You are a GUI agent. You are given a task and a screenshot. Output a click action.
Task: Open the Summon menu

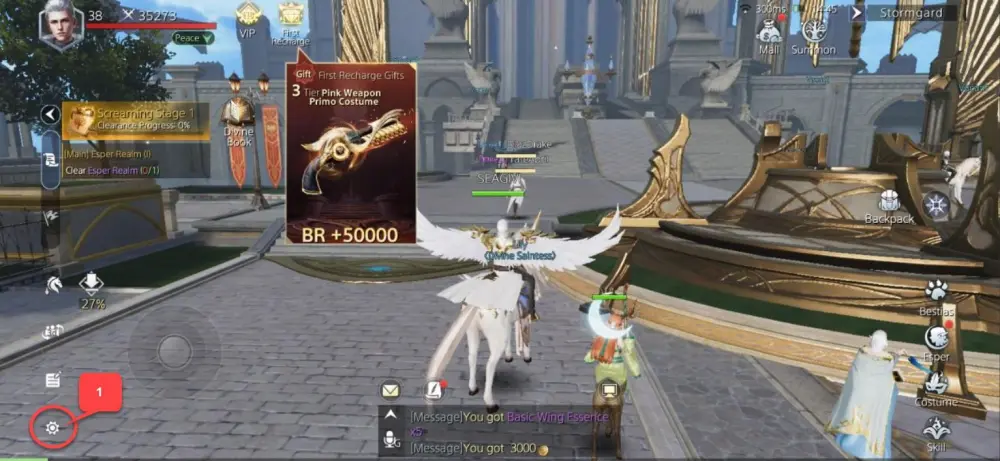814,35
